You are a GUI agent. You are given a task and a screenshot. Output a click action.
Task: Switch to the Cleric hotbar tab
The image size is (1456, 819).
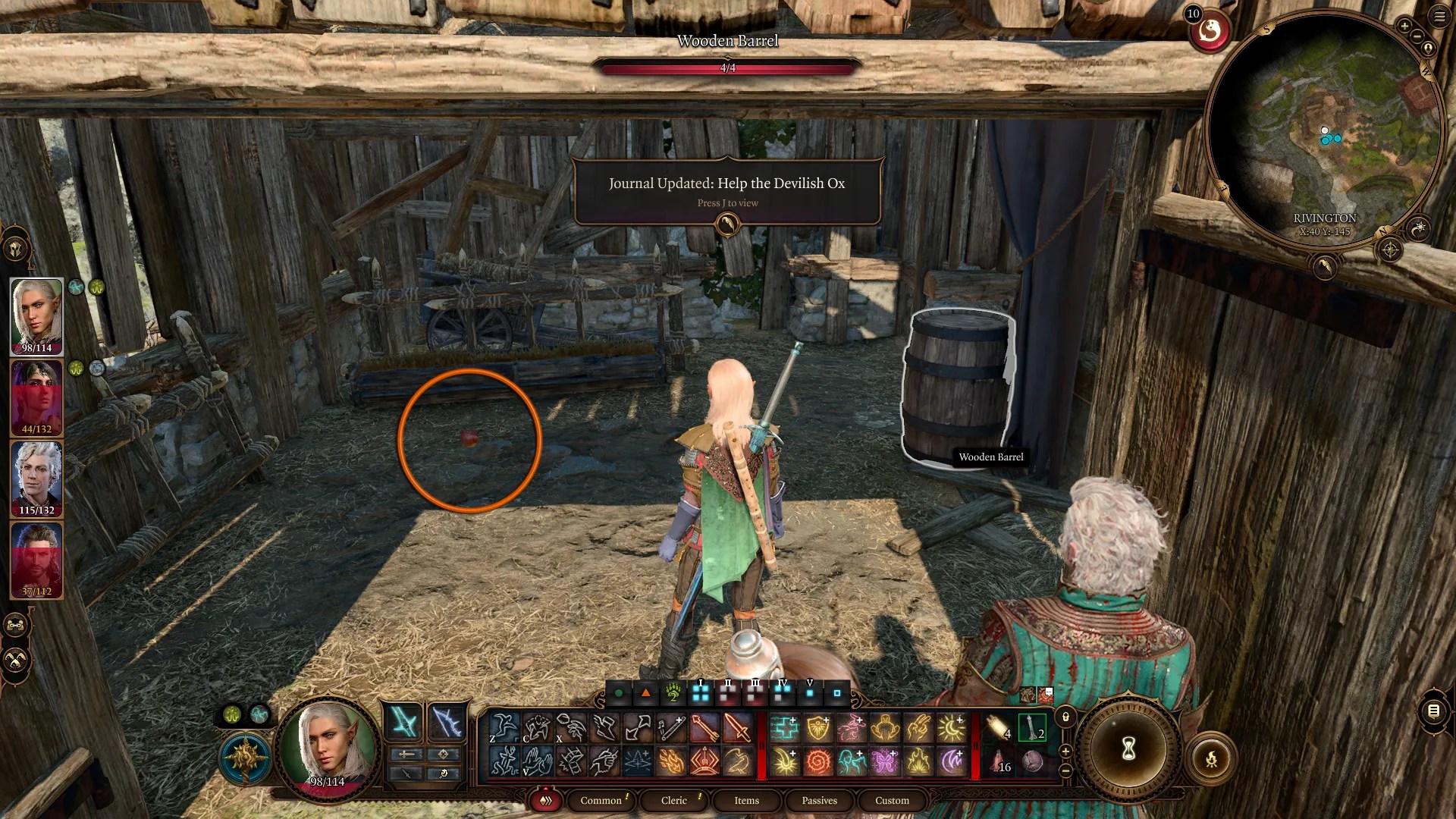pos(674,801)
